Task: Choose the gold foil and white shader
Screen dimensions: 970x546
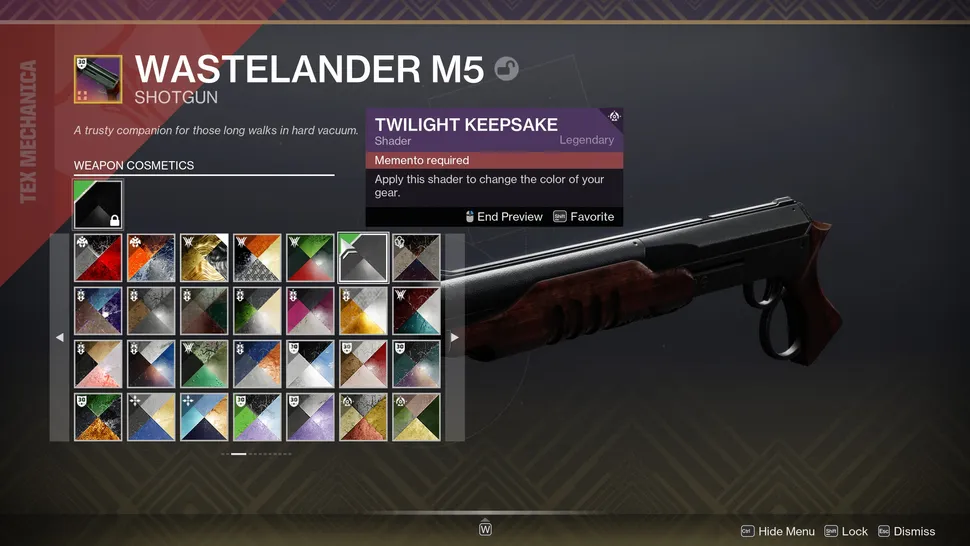Action: pos(363,311)
